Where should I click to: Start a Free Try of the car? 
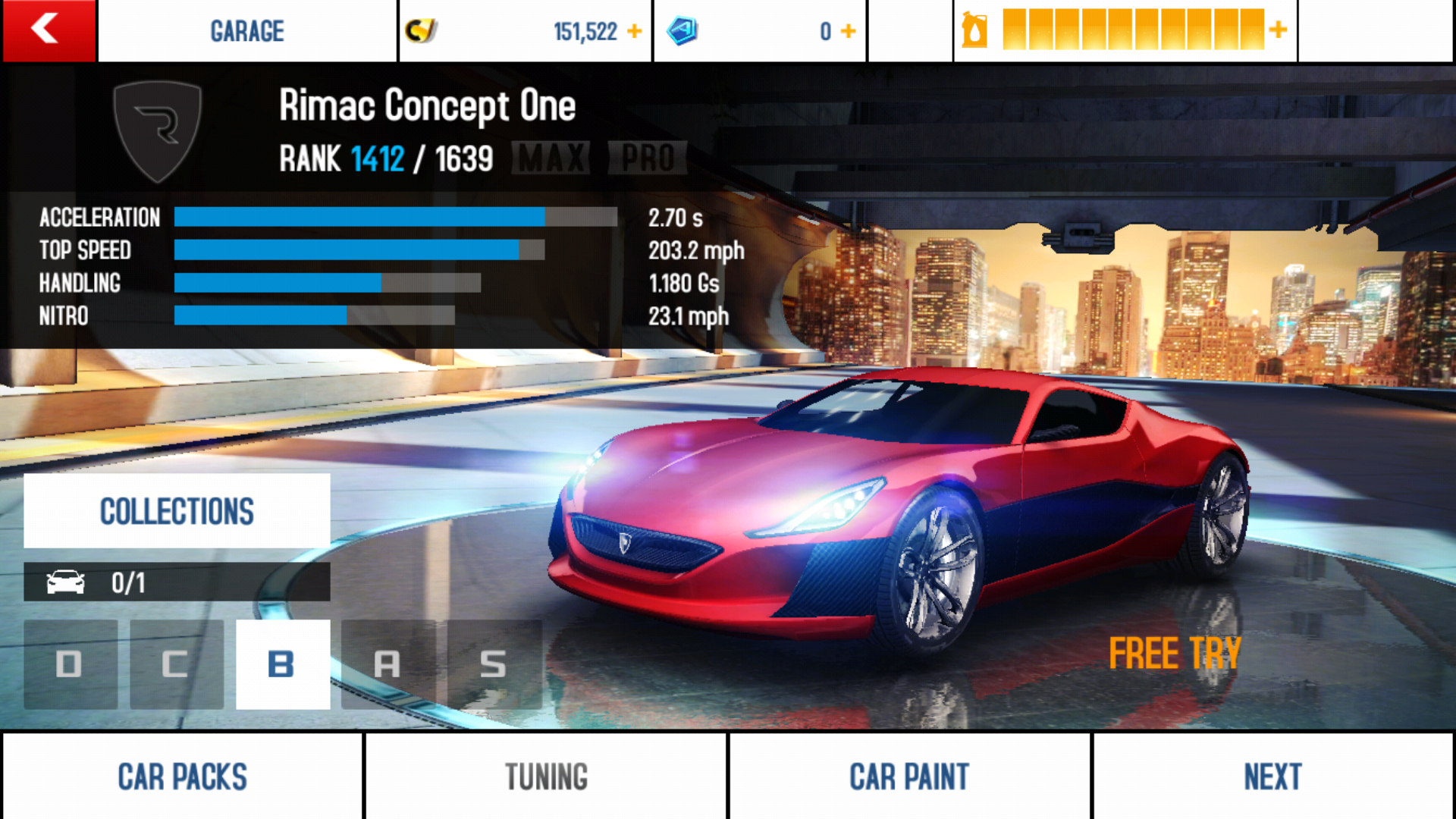(x=1174, y=653)
